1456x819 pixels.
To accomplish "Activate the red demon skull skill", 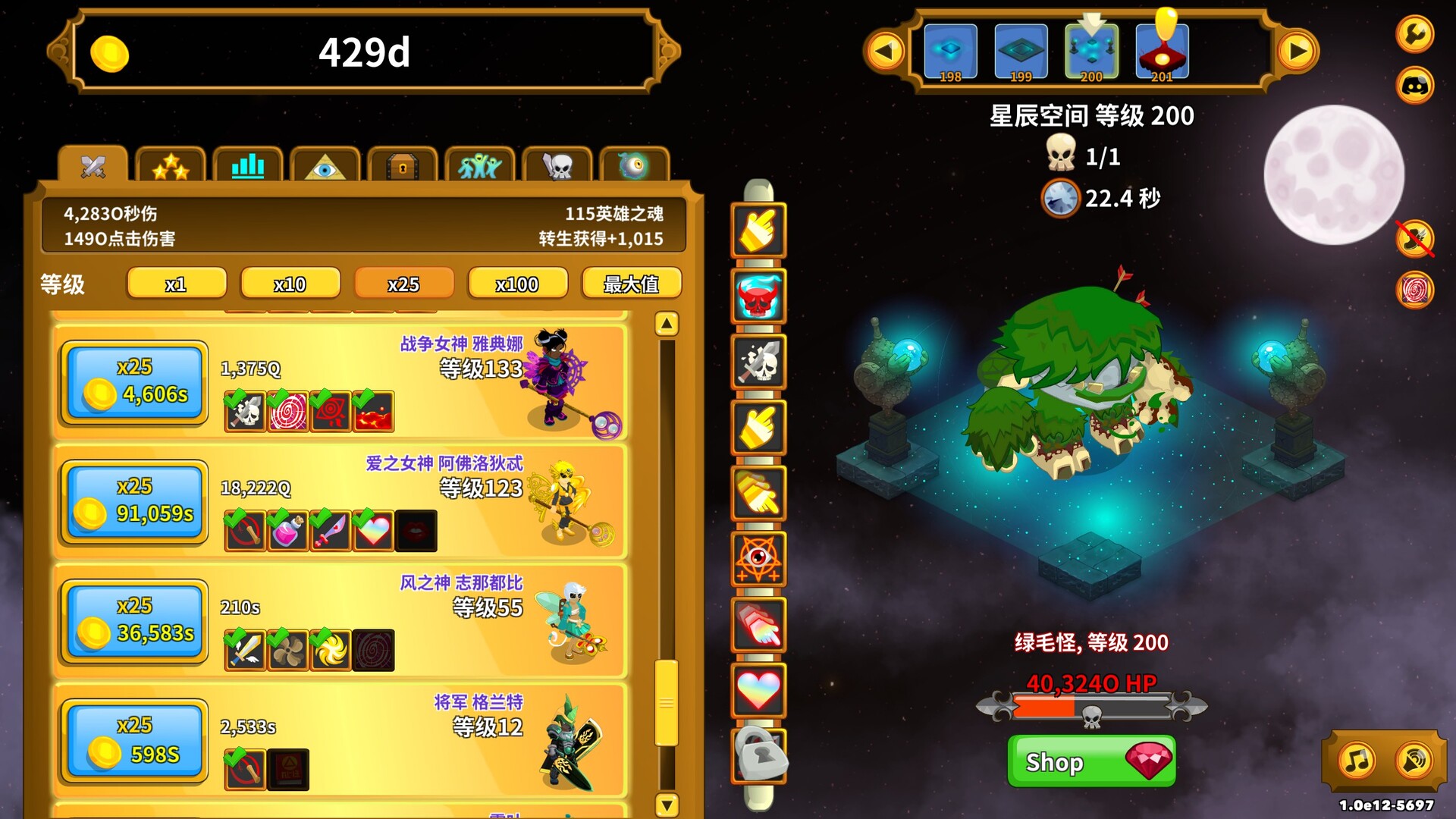I will 758,296.
